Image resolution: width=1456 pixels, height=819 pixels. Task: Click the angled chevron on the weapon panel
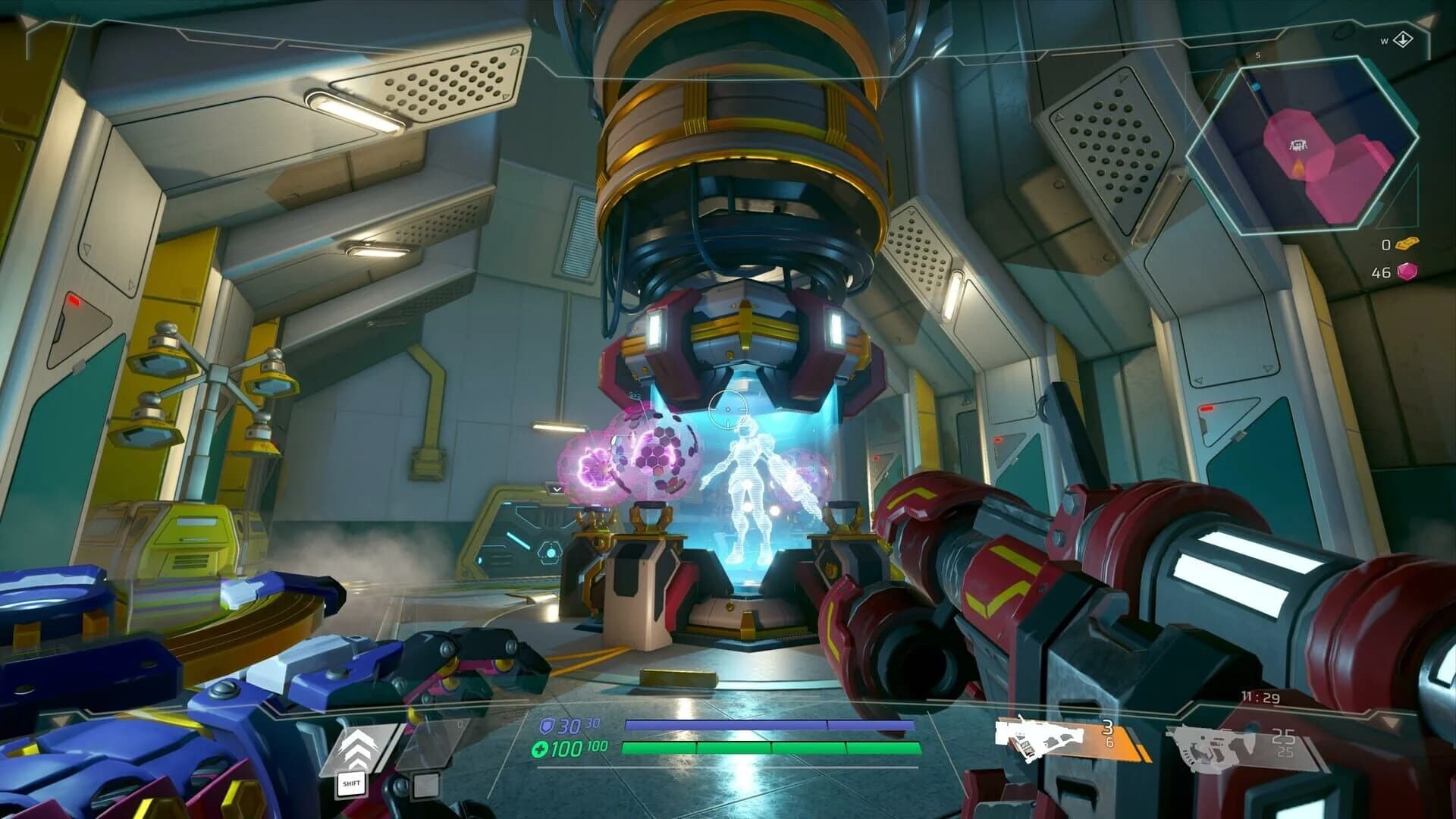point(1389,722)
